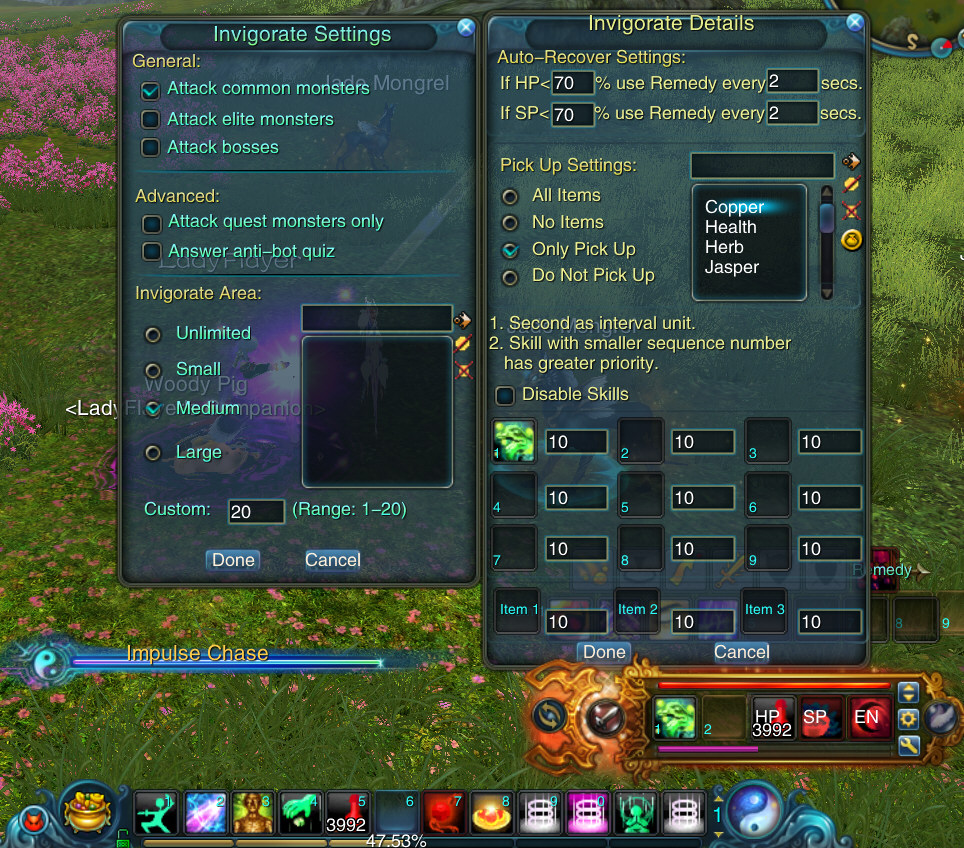Toggle Attack common monsters checkbox
This screenshot has width=964, height=848.
click(151, 90)
